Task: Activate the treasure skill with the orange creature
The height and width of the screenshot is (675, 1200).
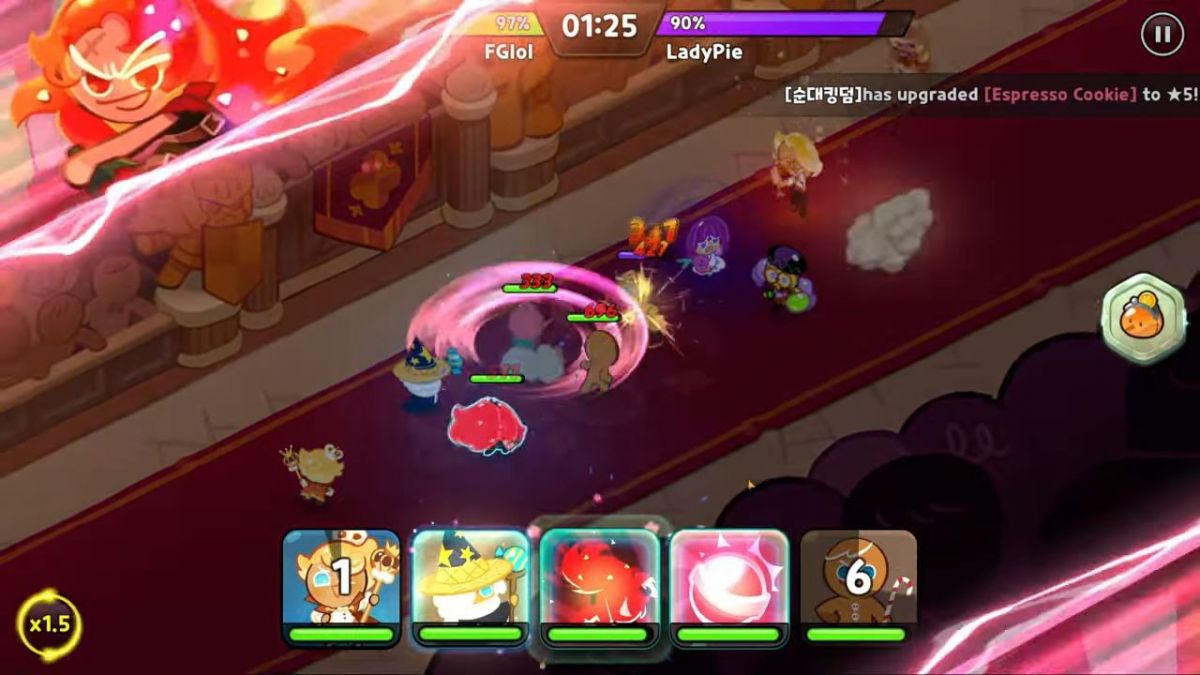Action: [x=1143, y=319]
